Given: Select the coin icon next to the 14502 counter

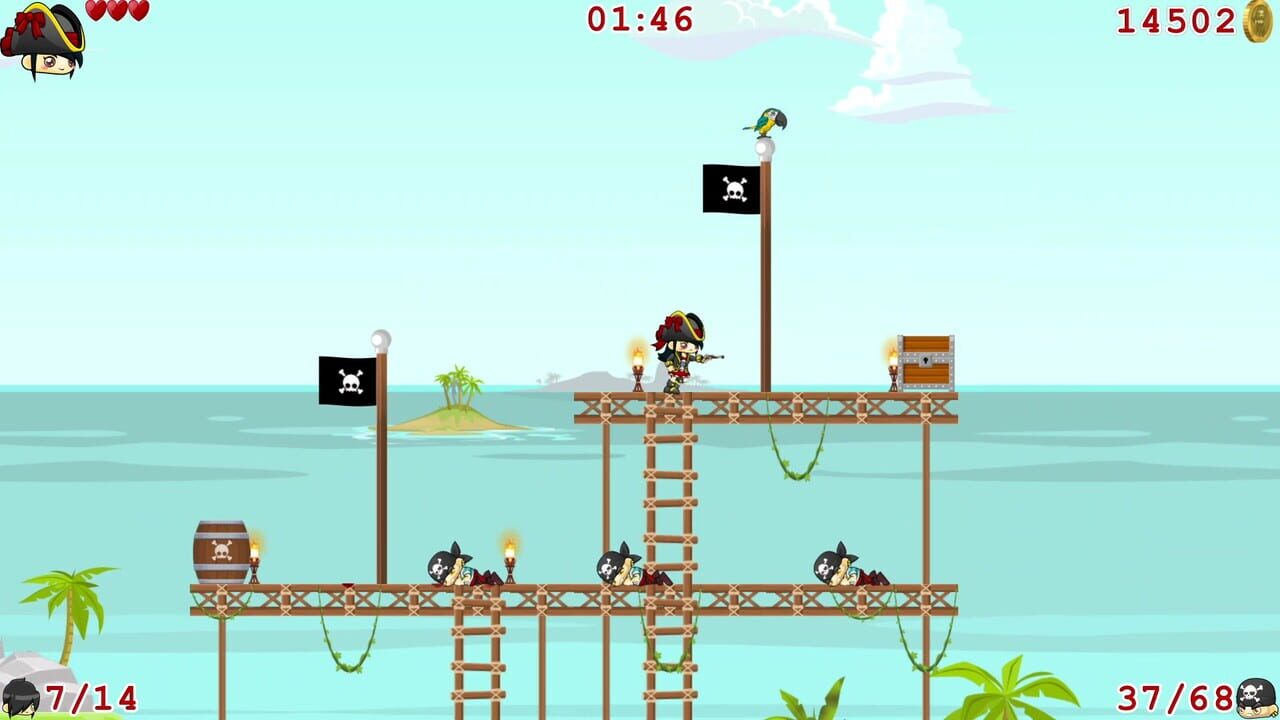Looking at the screenshot, I should pyautogui.click(x=1258, y=22).
